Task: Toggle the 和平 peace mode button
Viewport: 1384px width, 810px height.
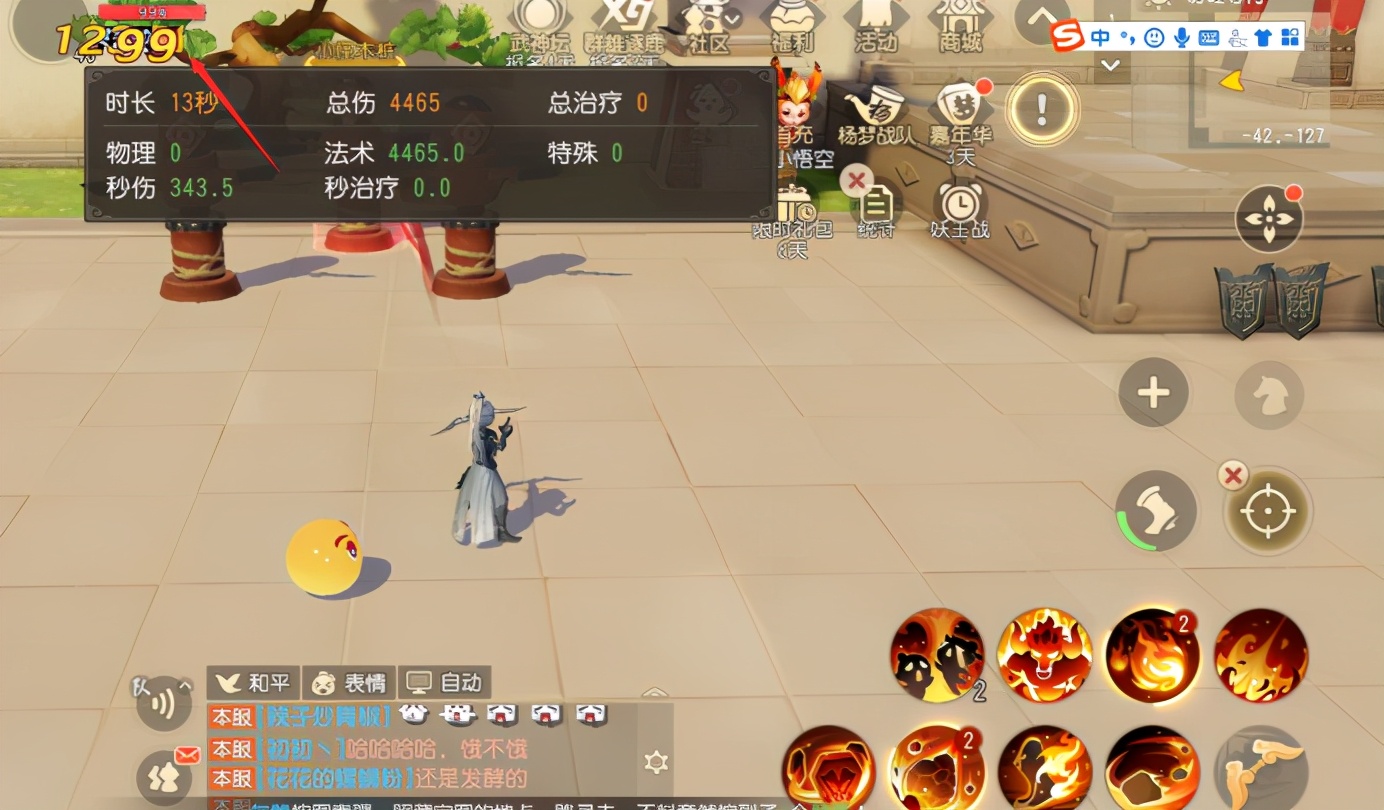Action: pos(253,683)
